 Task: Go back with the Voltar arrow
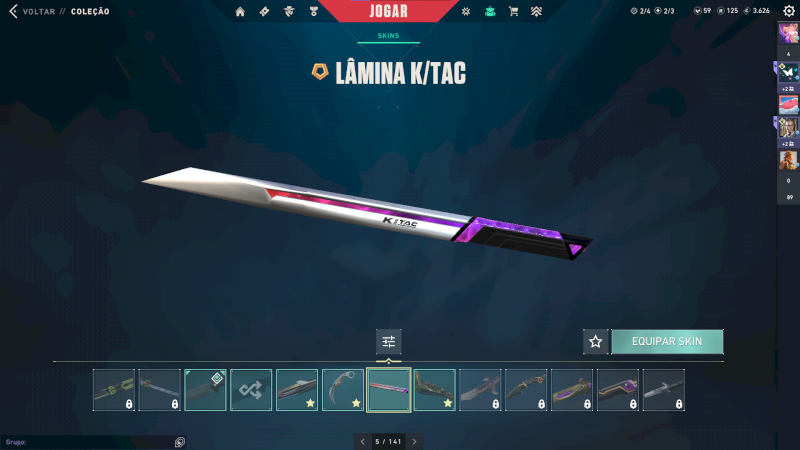[13, 11]
